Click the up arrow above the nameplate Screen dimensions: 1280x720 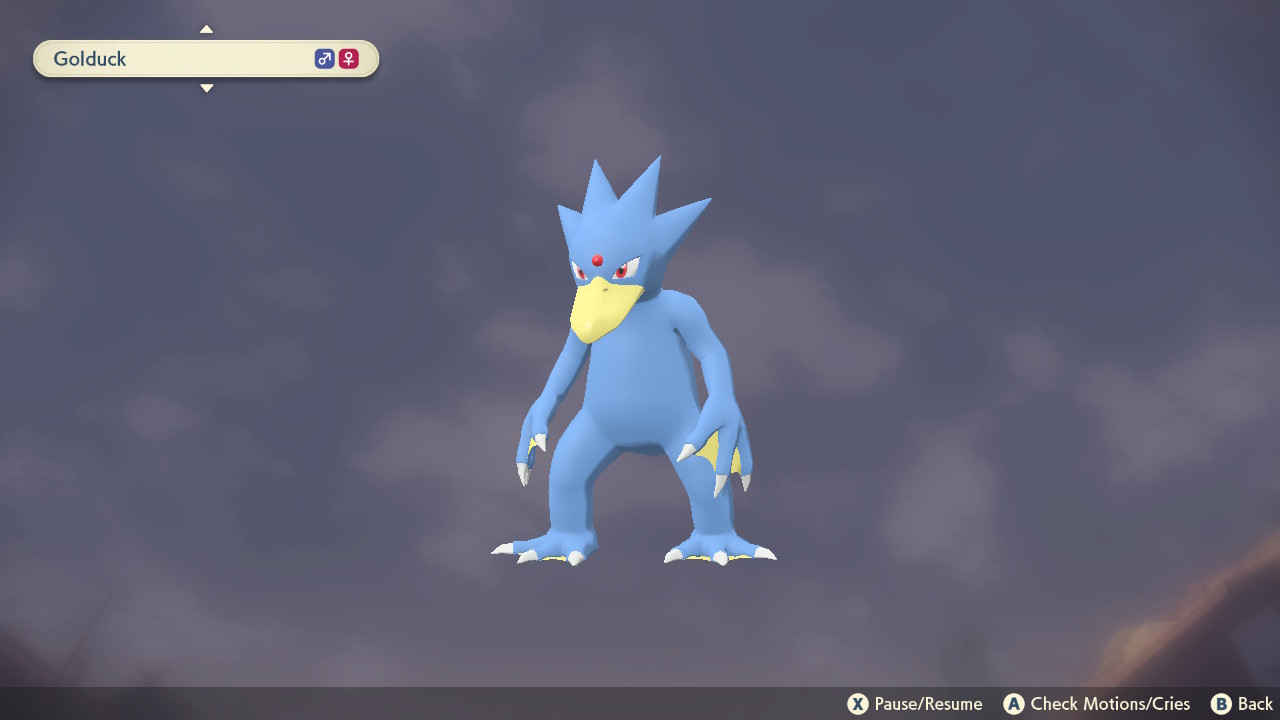point(206,29)
